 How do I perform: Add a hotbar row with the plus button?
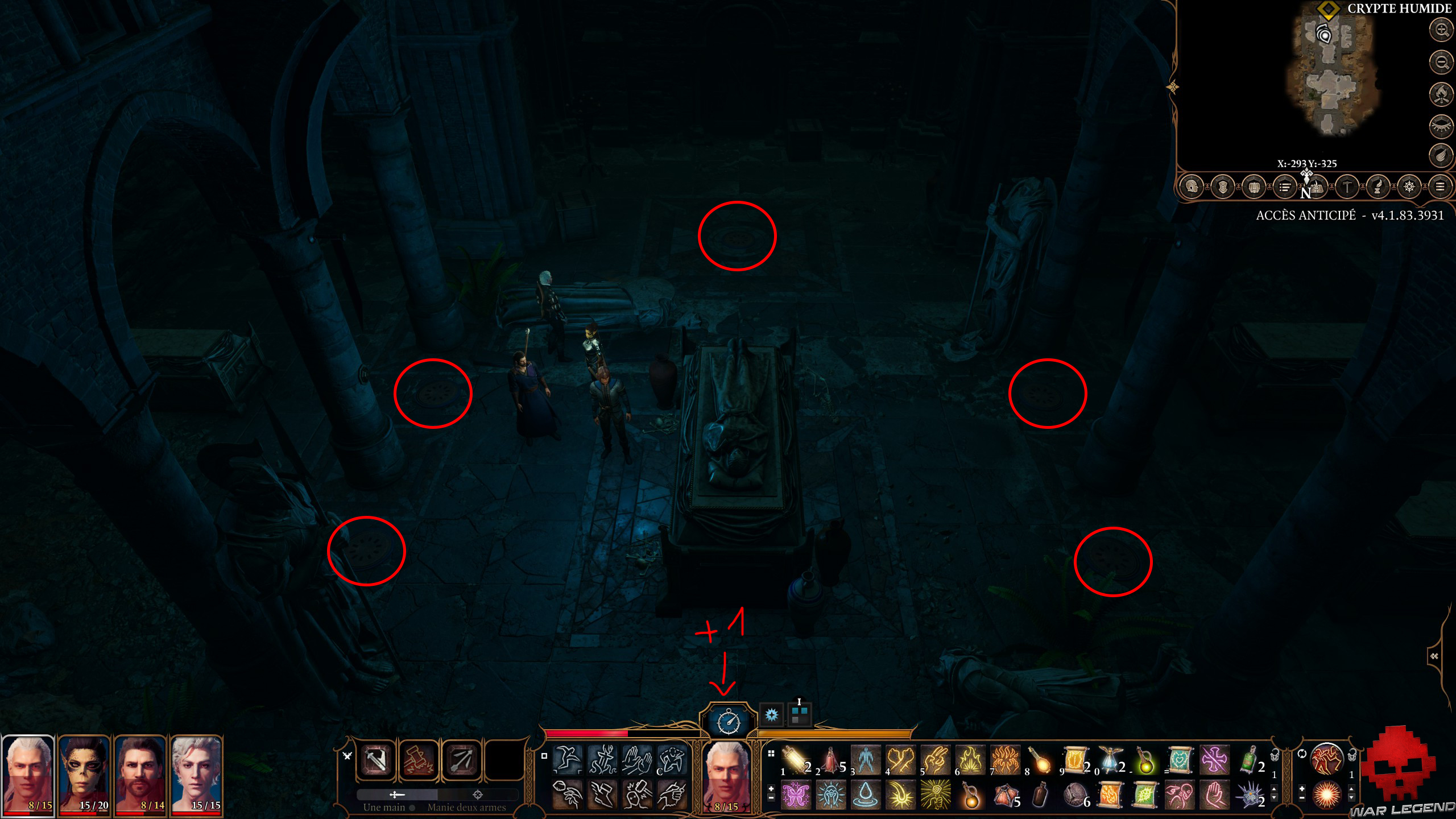771,789
